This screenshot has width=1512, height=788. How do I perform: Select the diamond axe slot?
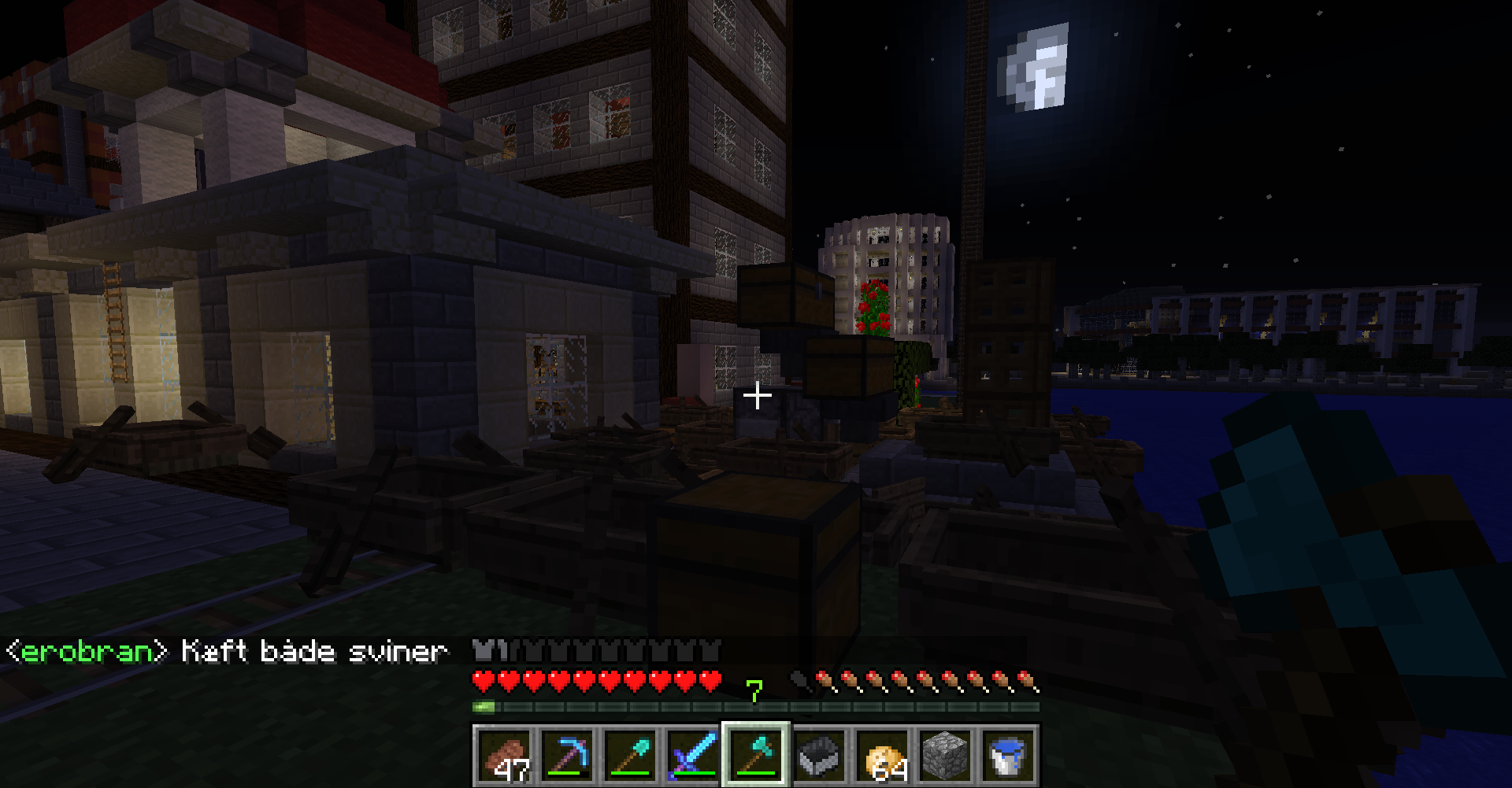click(756, 755)
